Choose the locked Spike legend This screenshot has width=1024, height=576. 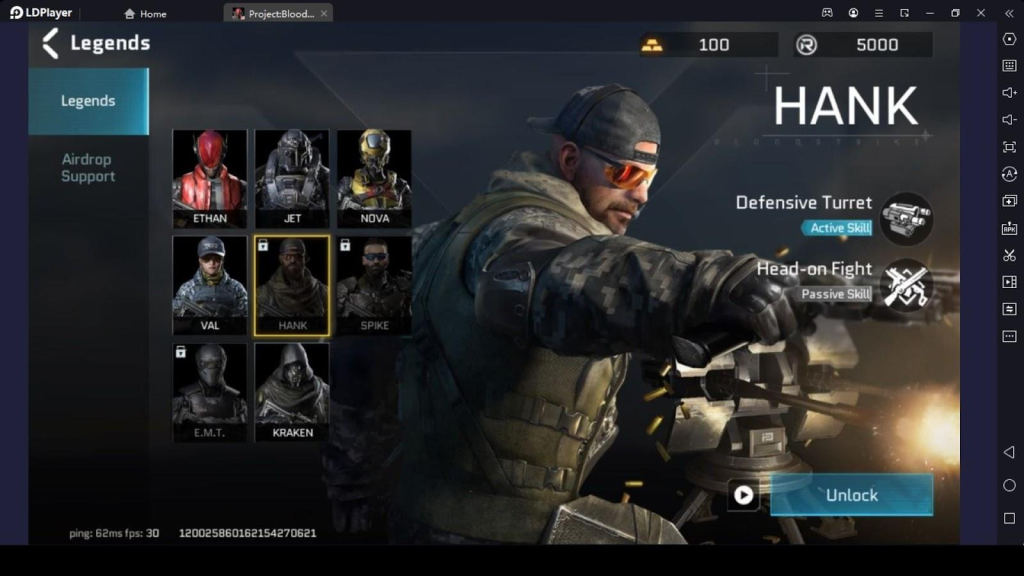(374, 285)
